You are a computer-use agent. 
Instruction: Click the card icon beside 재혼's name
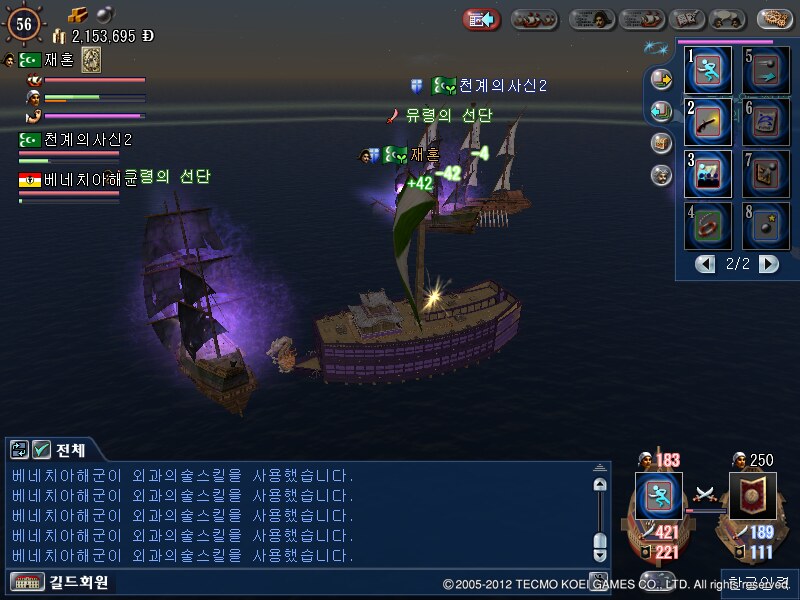[91, 60]
